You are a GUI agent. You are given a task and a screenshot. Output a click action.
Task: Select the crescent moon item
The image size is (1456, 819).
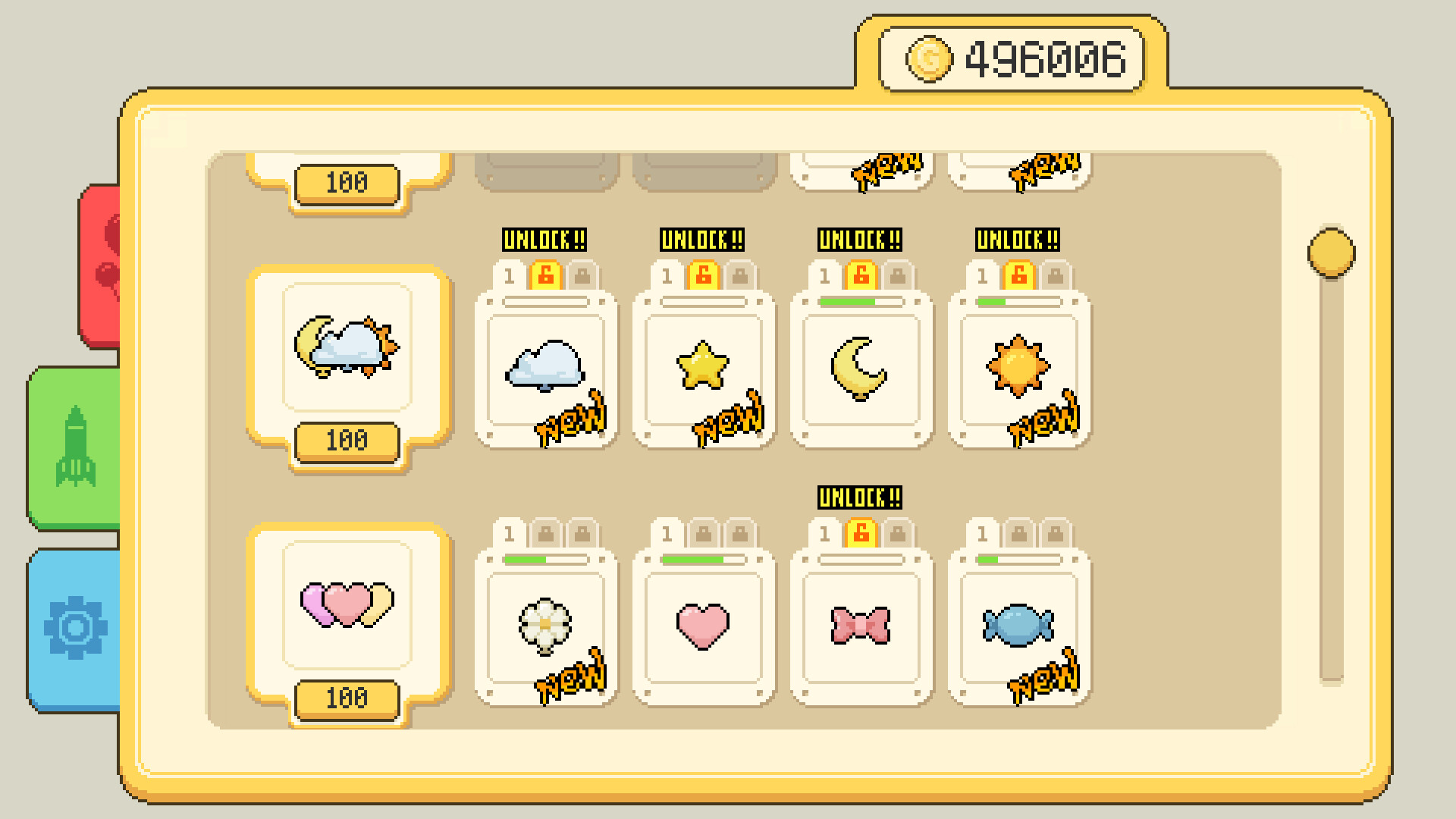pos(861,369)
